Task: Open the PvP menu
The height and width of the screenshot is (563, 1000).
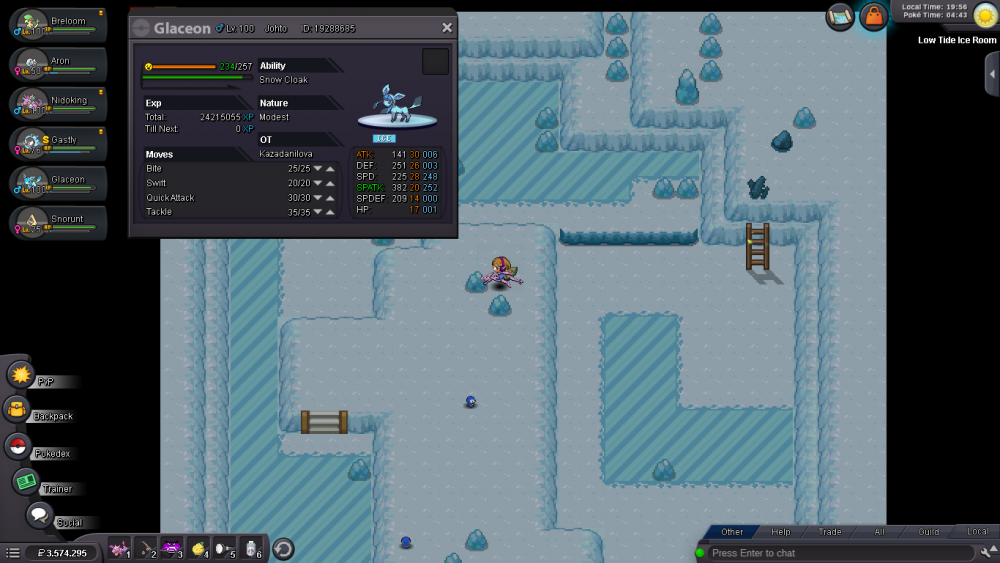Action: tap(22, 375)
